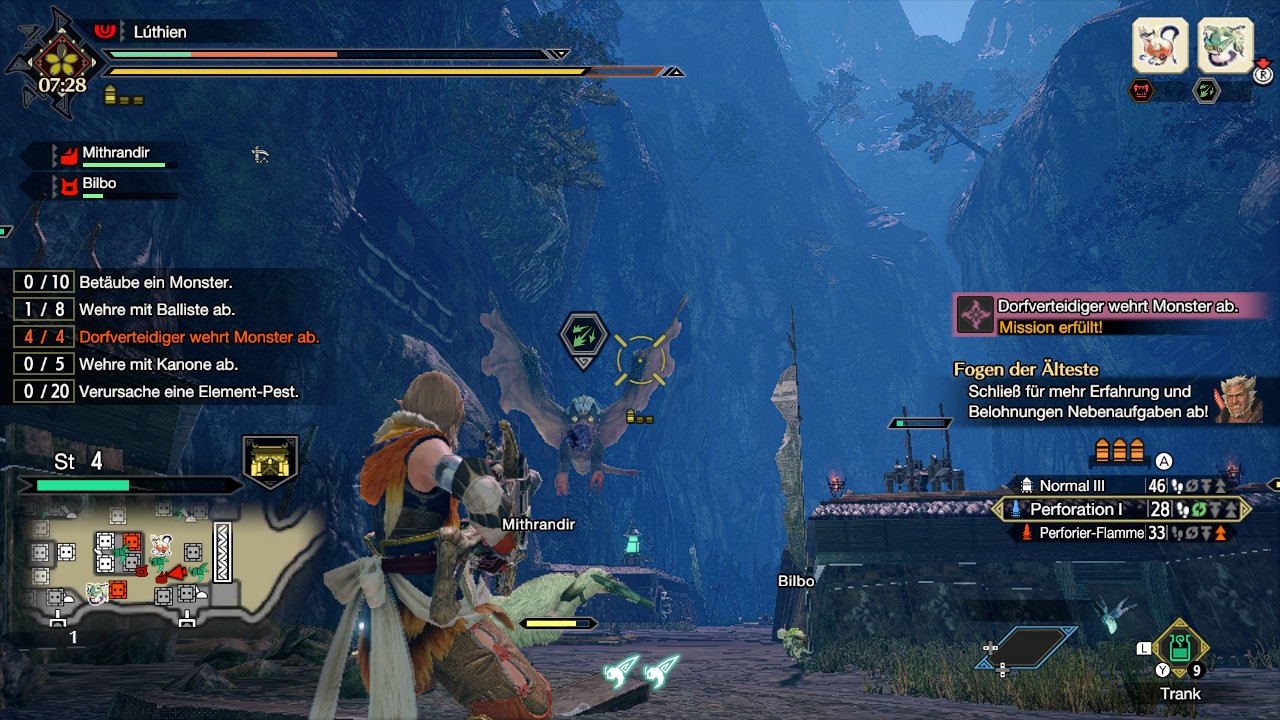Click the golden stronghold gate icon
The width and height of the screenshot is (1280, 720).
pos(270,462)
